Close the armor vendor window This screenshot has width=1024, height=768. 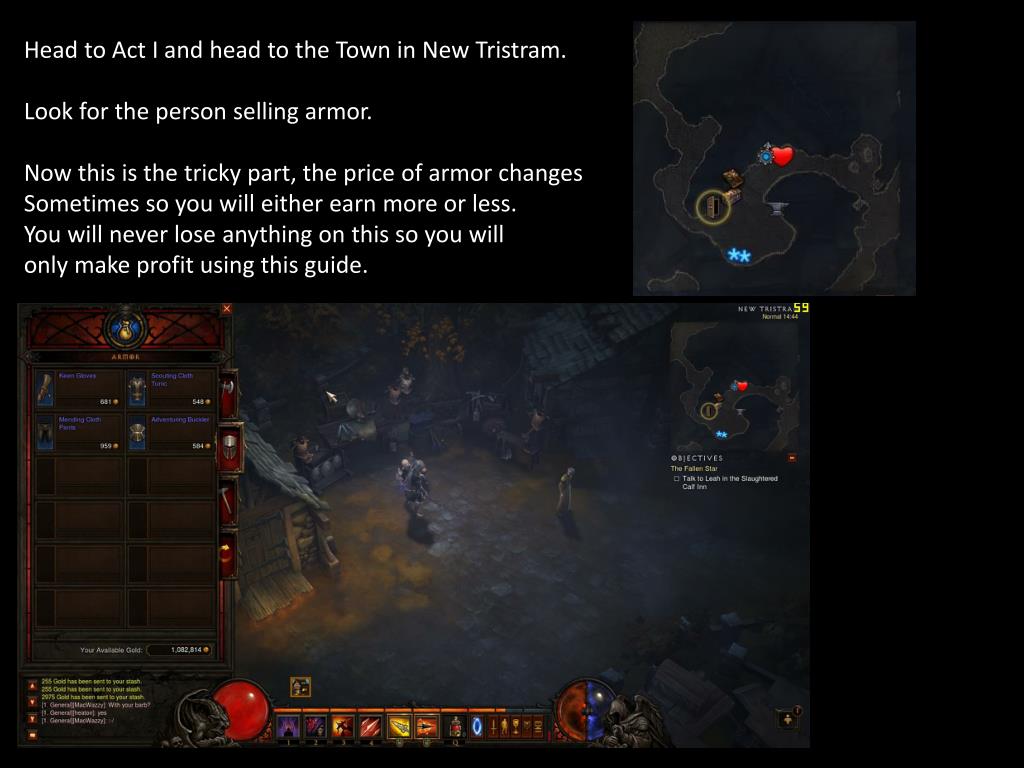(226, 309)
